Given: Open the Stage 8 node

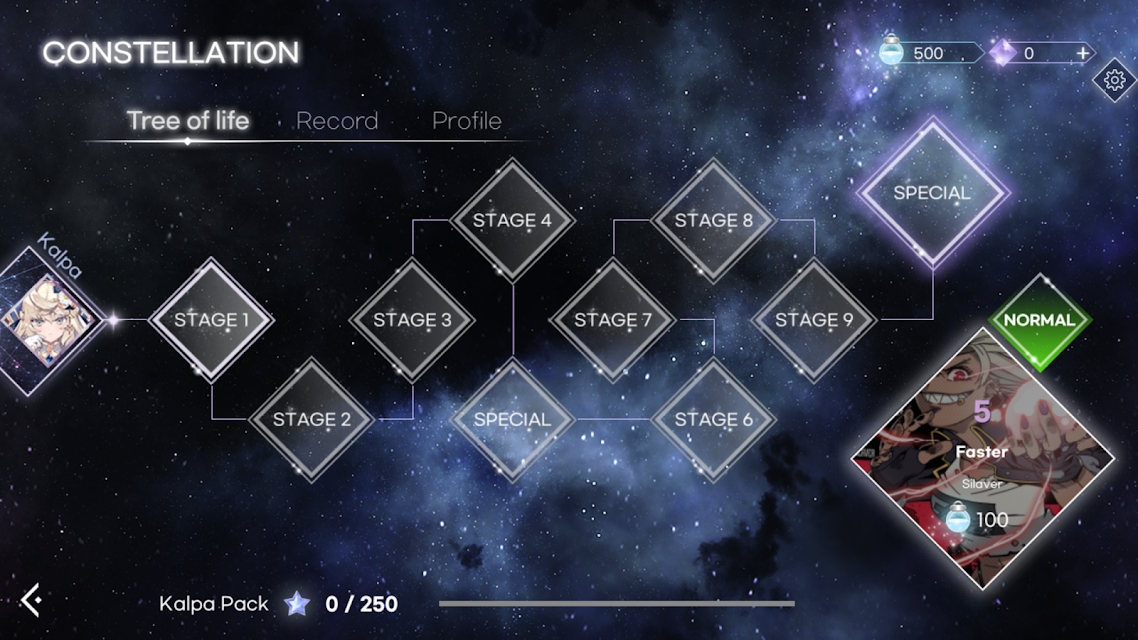Looking at the screenshot, I should tap(713, 220).
